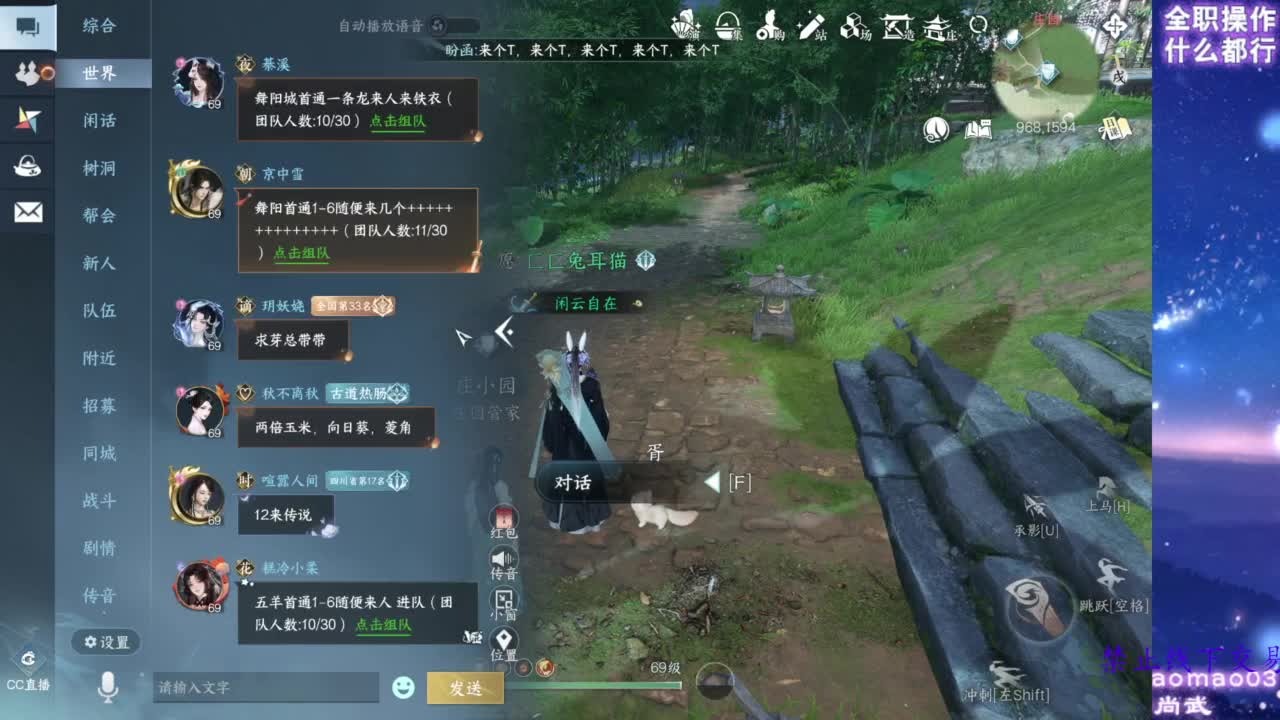Open the purchase (购) shop icon

pyautogui.click(x=770, y=25)
